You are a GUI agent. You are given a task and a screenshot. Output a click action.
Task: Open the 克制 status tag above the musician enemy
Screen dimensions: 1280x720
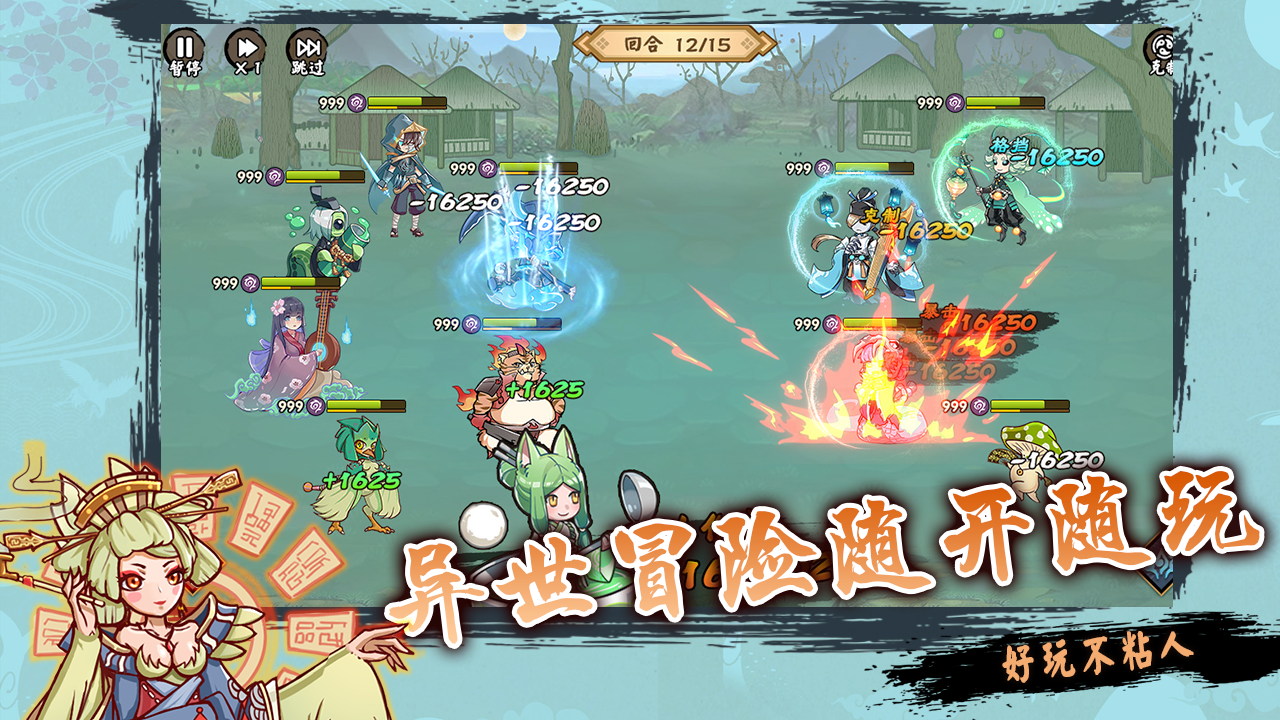(x=880, y=216)
